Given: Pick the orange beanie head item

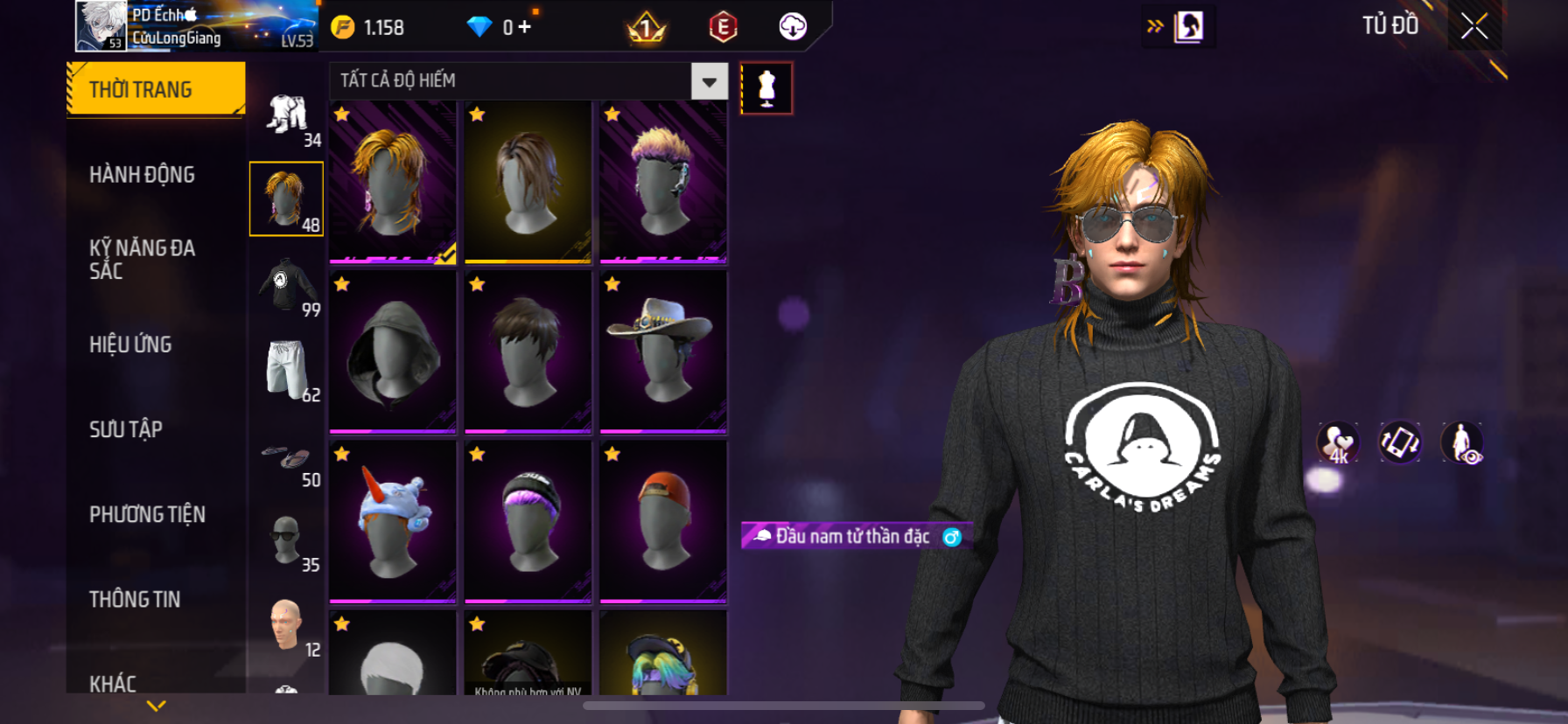Looking at the screenshot, I should click(663, 521).
